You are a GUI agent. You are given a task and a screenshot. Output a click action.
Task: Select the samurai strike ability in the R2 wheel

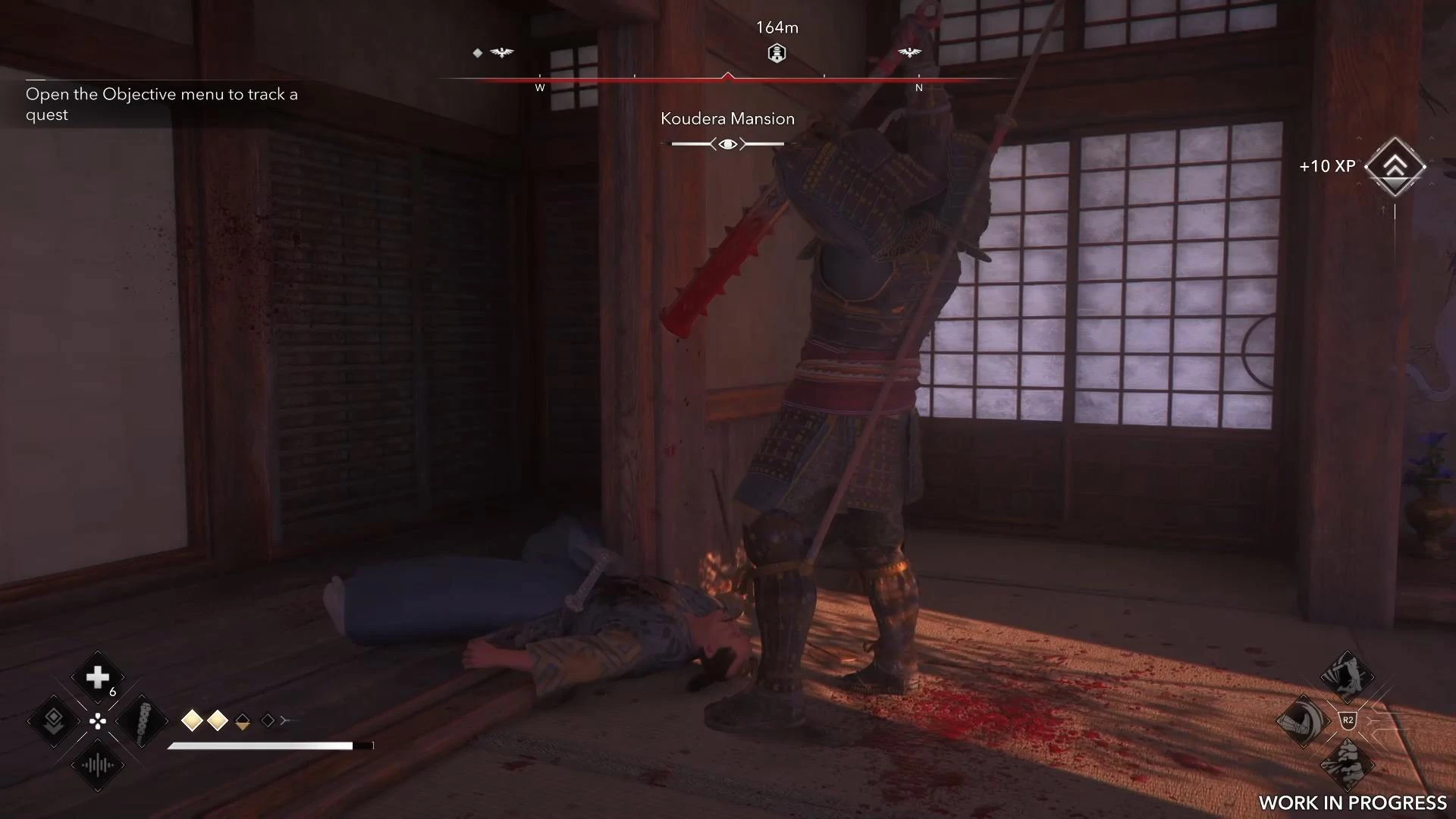click(1347, 676)
